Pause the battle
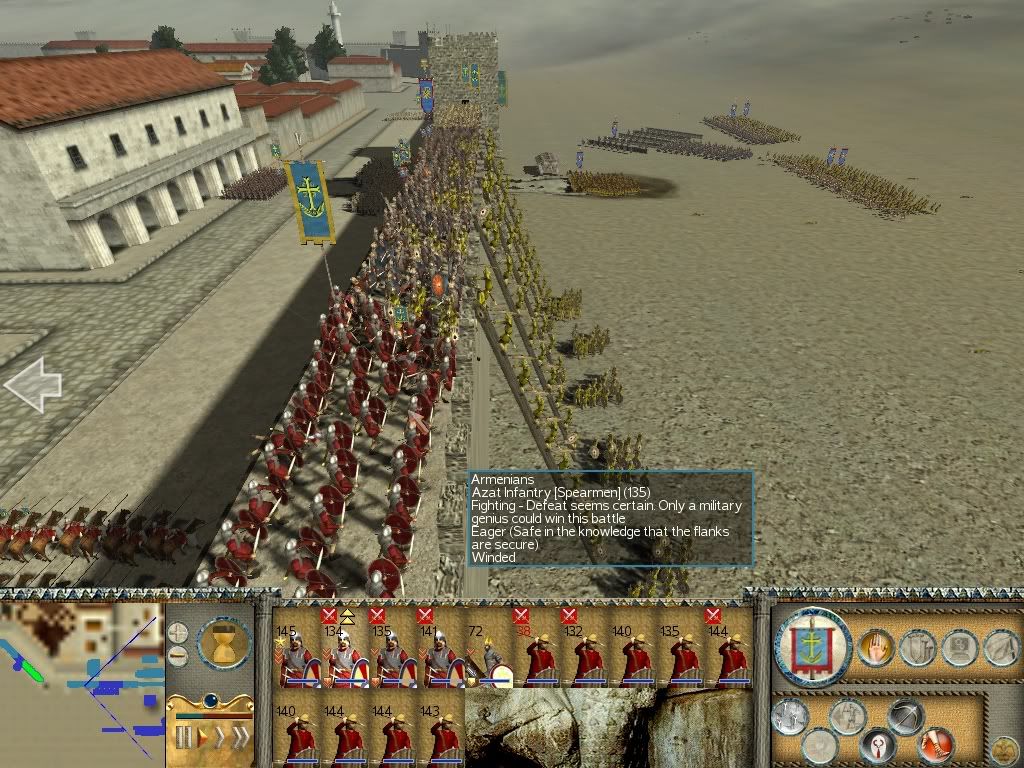Screen dimensions: 1024x768 [x=183, y=738]
